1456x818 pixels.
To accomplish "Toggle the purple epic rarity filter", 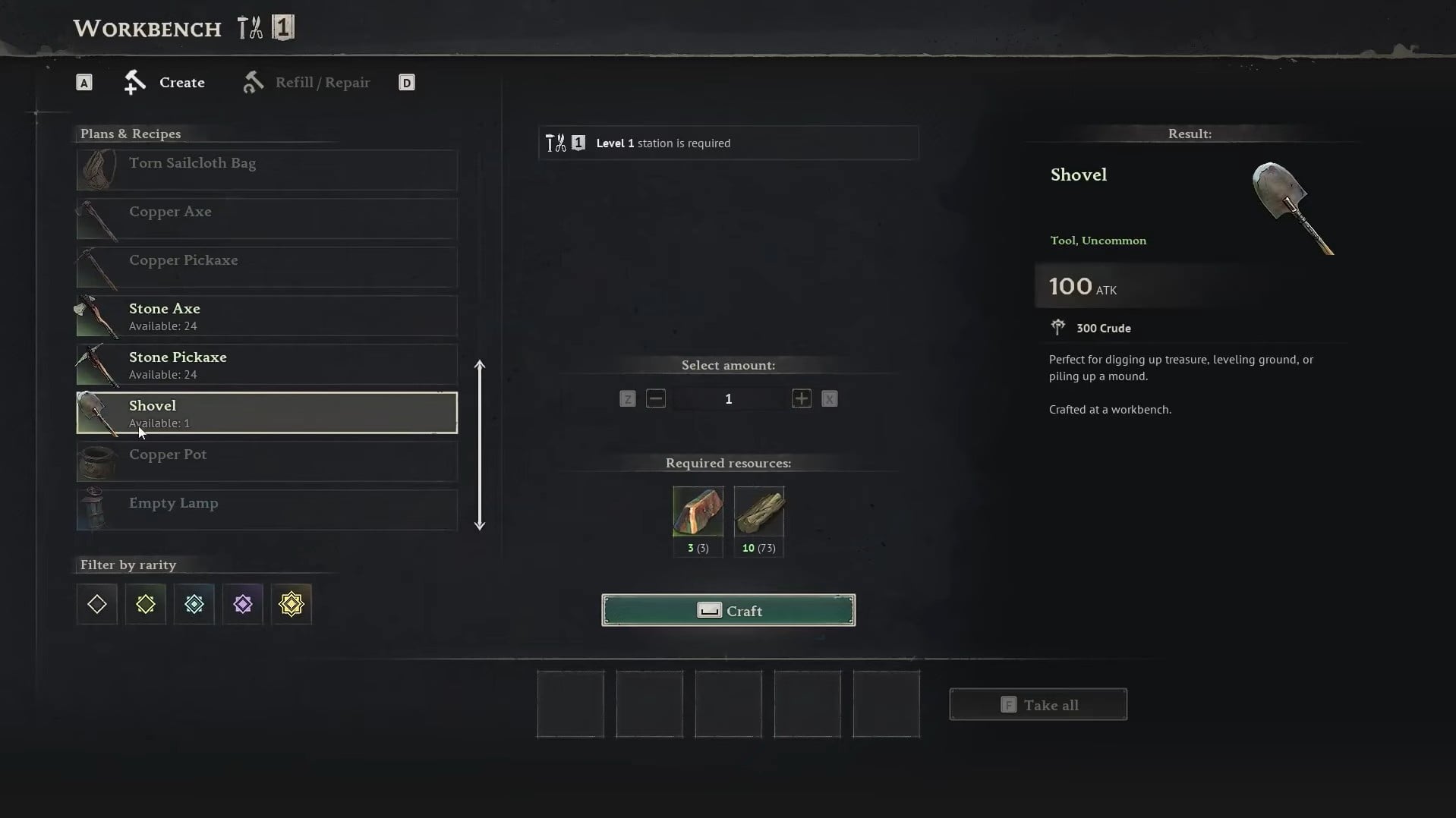I will [243, 604].
